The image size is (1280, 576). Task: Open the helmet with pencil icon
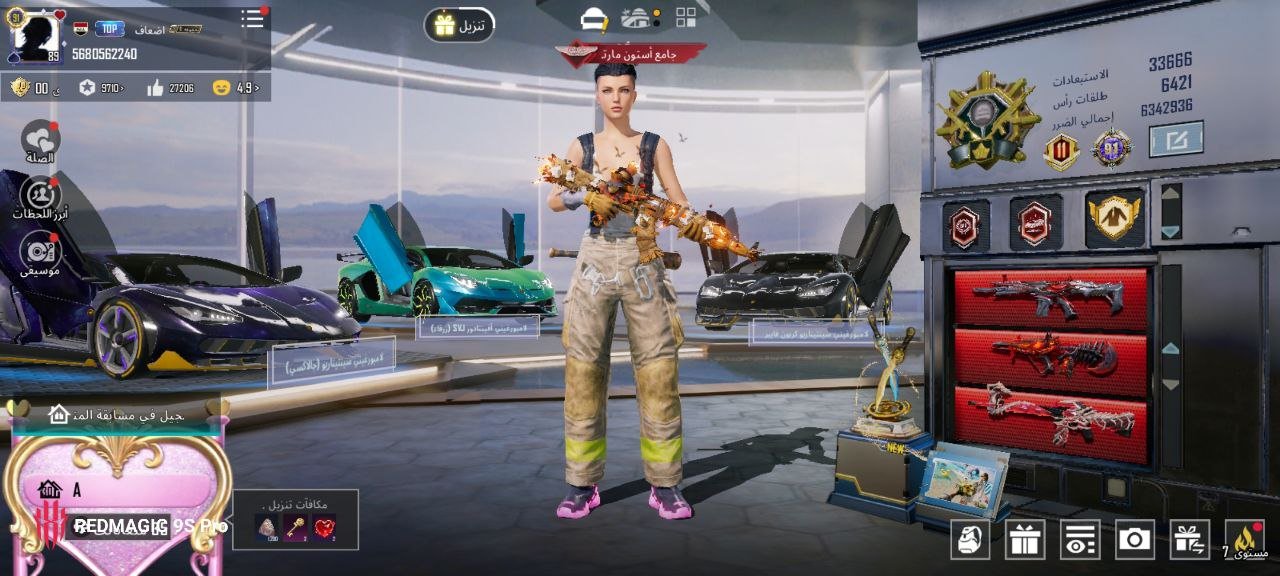(594, 18)
